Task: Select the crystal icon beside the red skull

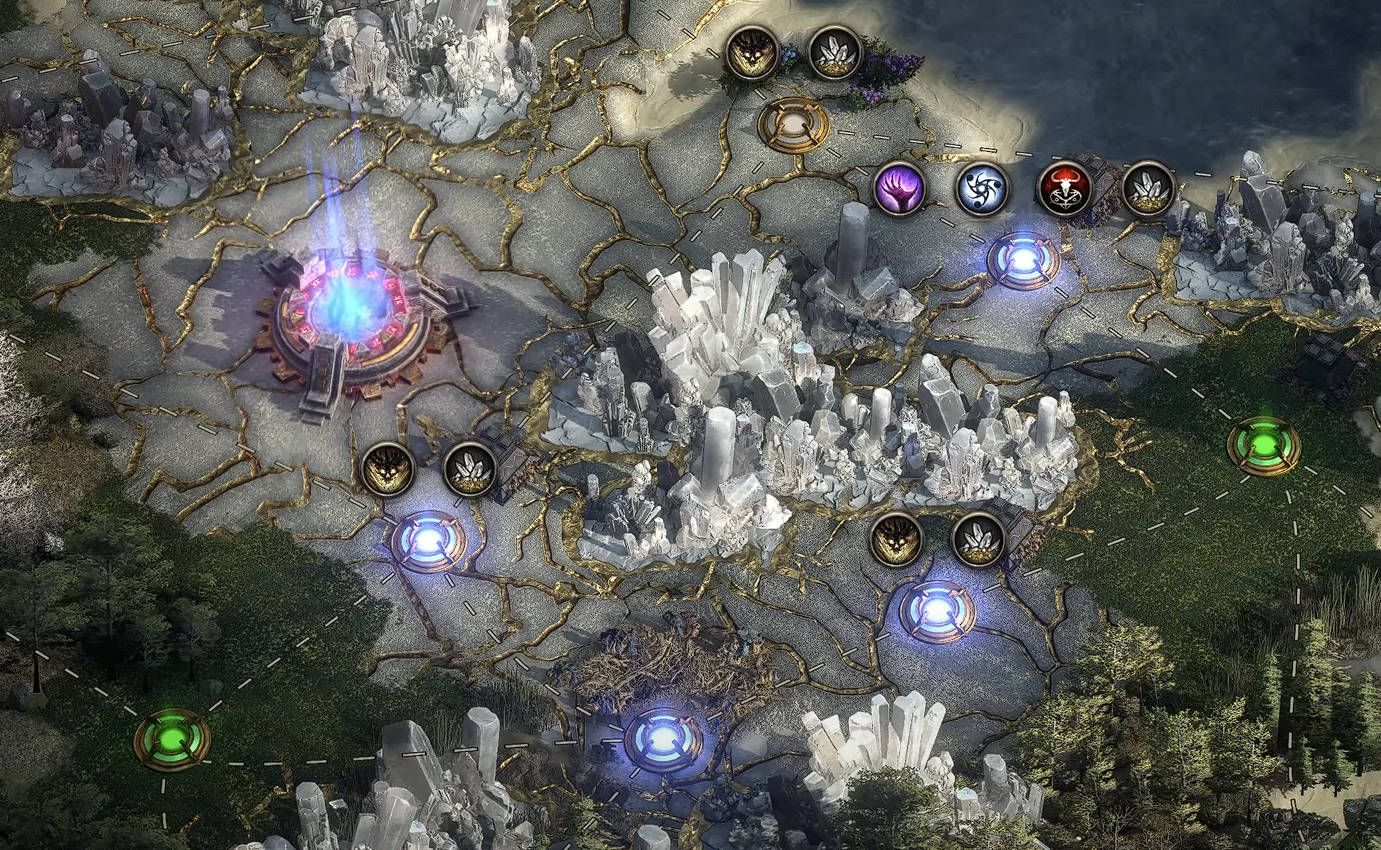Action: [x=1147, y=188]
